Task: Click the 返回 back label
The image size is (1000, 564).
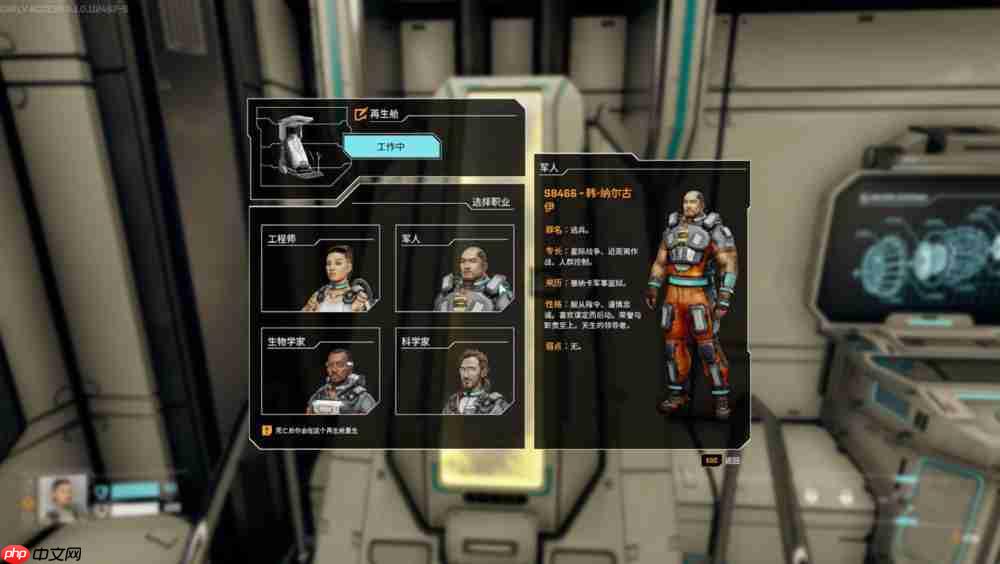Action: click(x=733, y=461)
